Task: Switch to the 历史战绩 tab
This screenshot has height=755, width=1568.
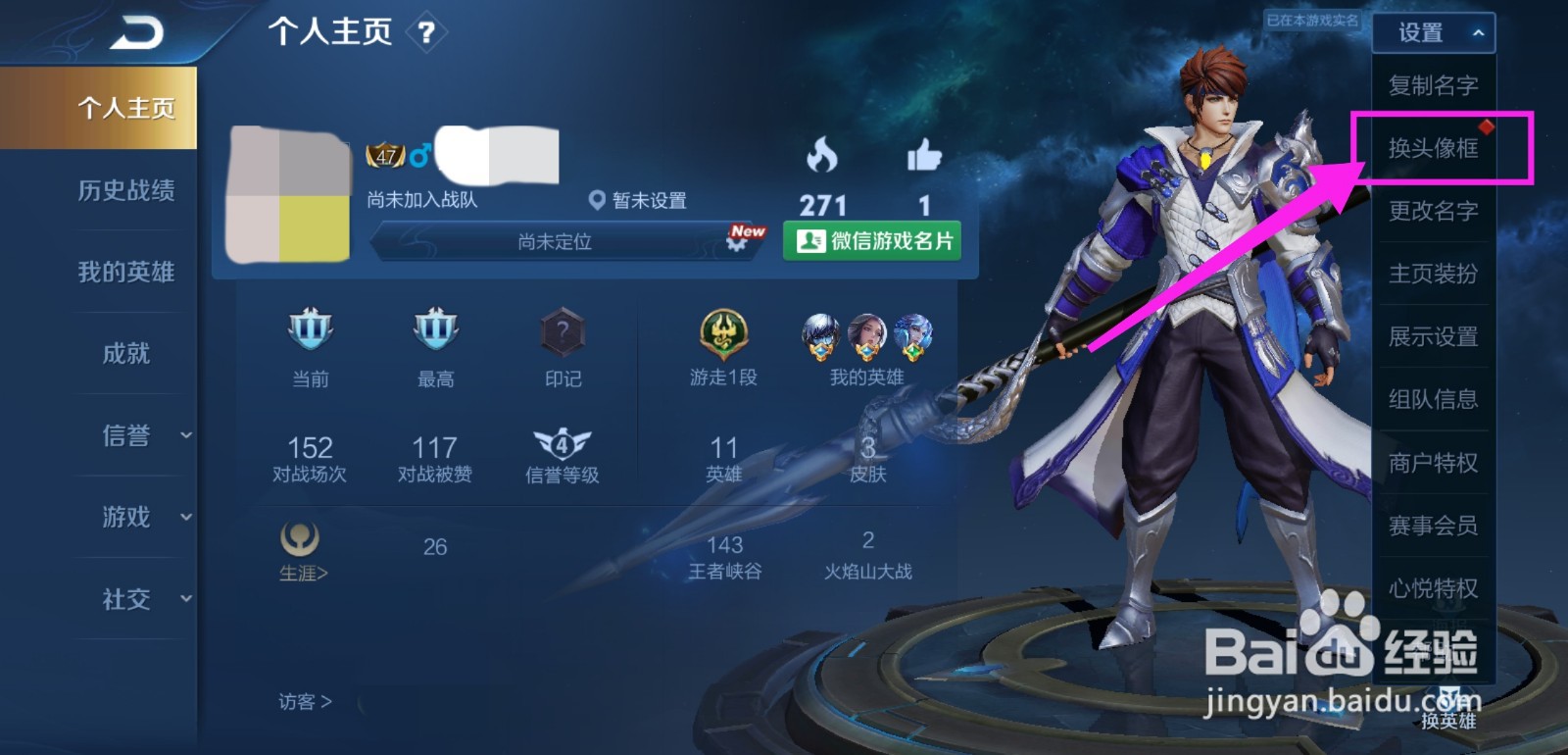Action: (x=128, y=192)
